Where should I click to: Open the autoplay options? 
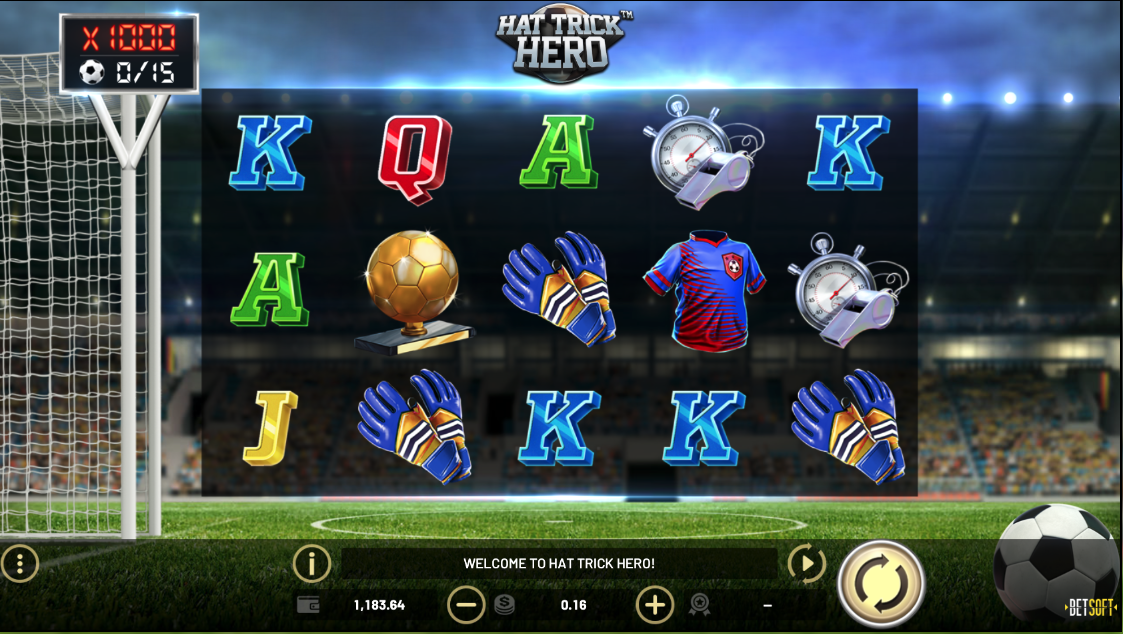pos(806,564)
